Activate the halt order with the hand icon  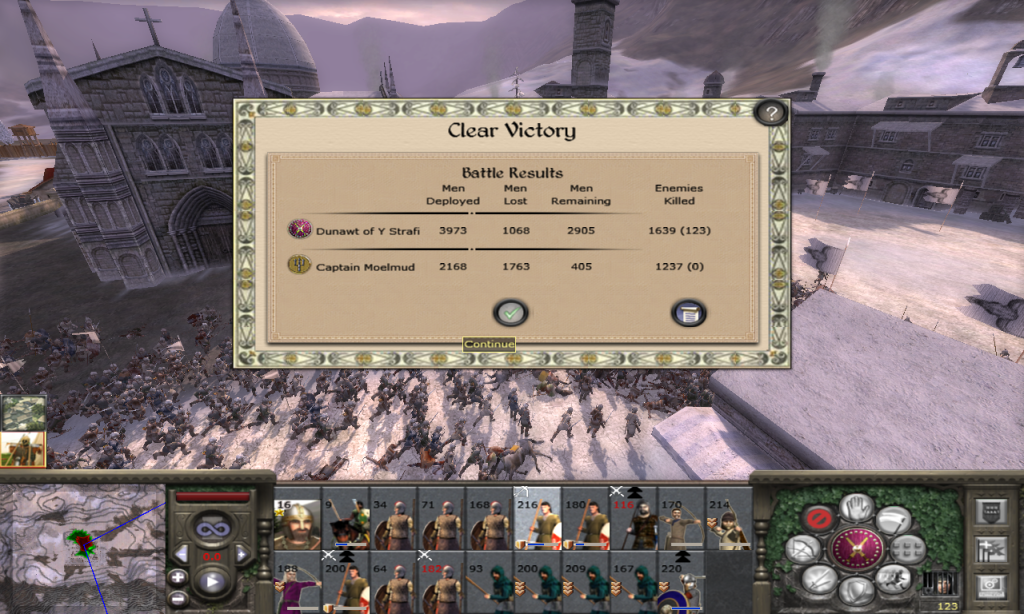(856, 508)
